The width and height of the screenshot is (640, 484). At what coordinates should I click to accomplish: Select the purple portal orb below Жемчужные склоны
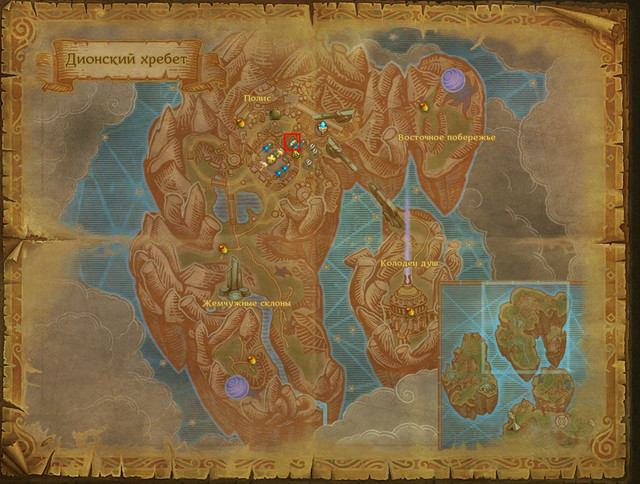[236, 386]
